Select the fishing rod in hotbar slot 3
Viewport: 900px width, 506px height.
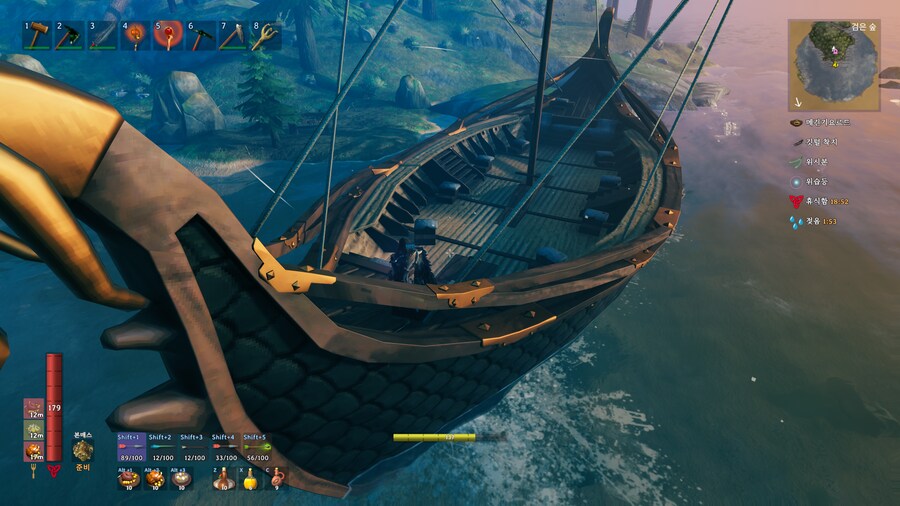[x=103, y=36]
